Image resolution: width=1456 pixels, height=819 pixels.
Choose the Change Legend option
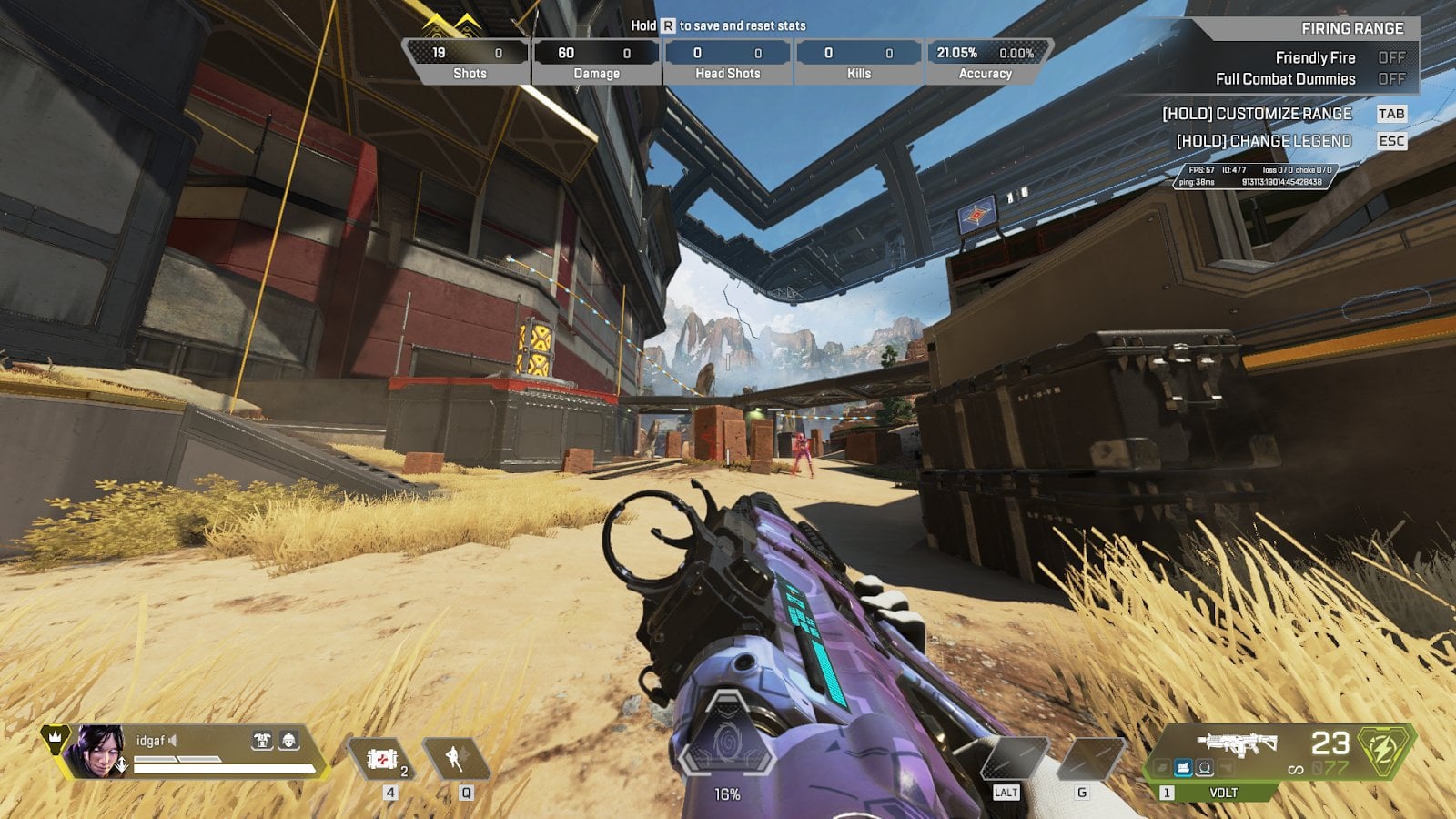click(x=1264, y=141)
